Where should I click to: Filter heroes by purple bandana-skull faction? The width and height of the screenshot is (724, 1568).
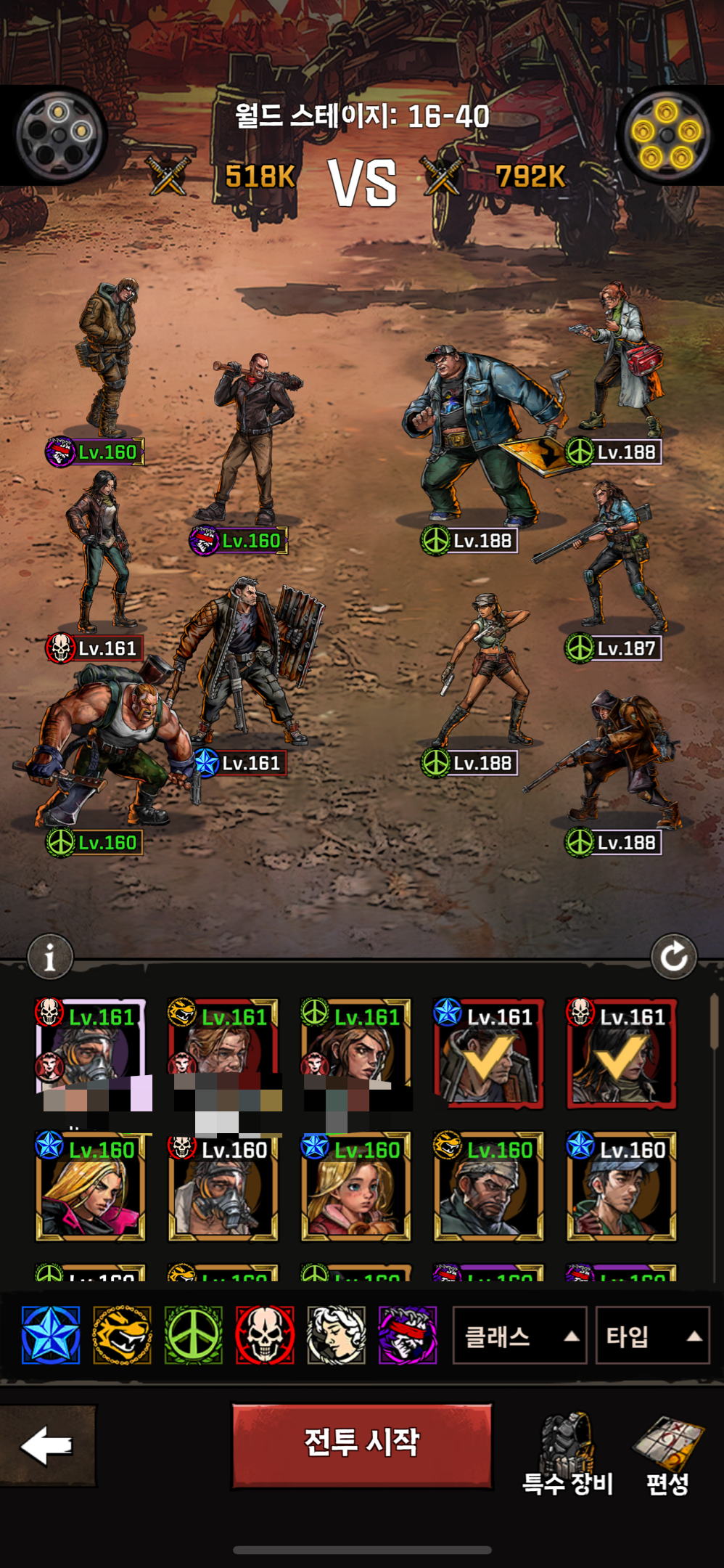click(x=408, y=1335)
